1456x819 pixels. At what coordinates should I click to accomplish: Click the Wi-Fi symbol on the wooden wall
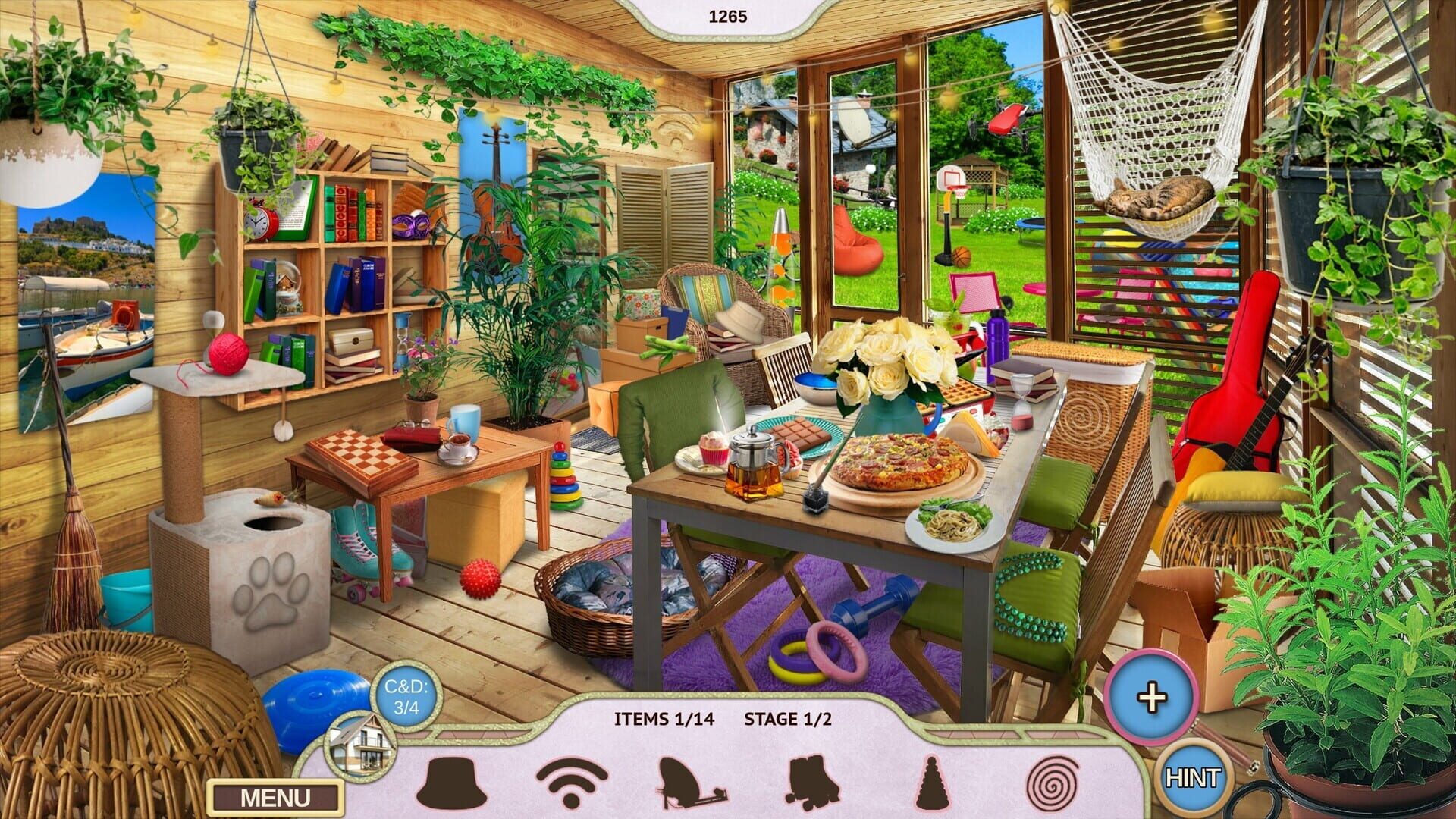[675, 129]
